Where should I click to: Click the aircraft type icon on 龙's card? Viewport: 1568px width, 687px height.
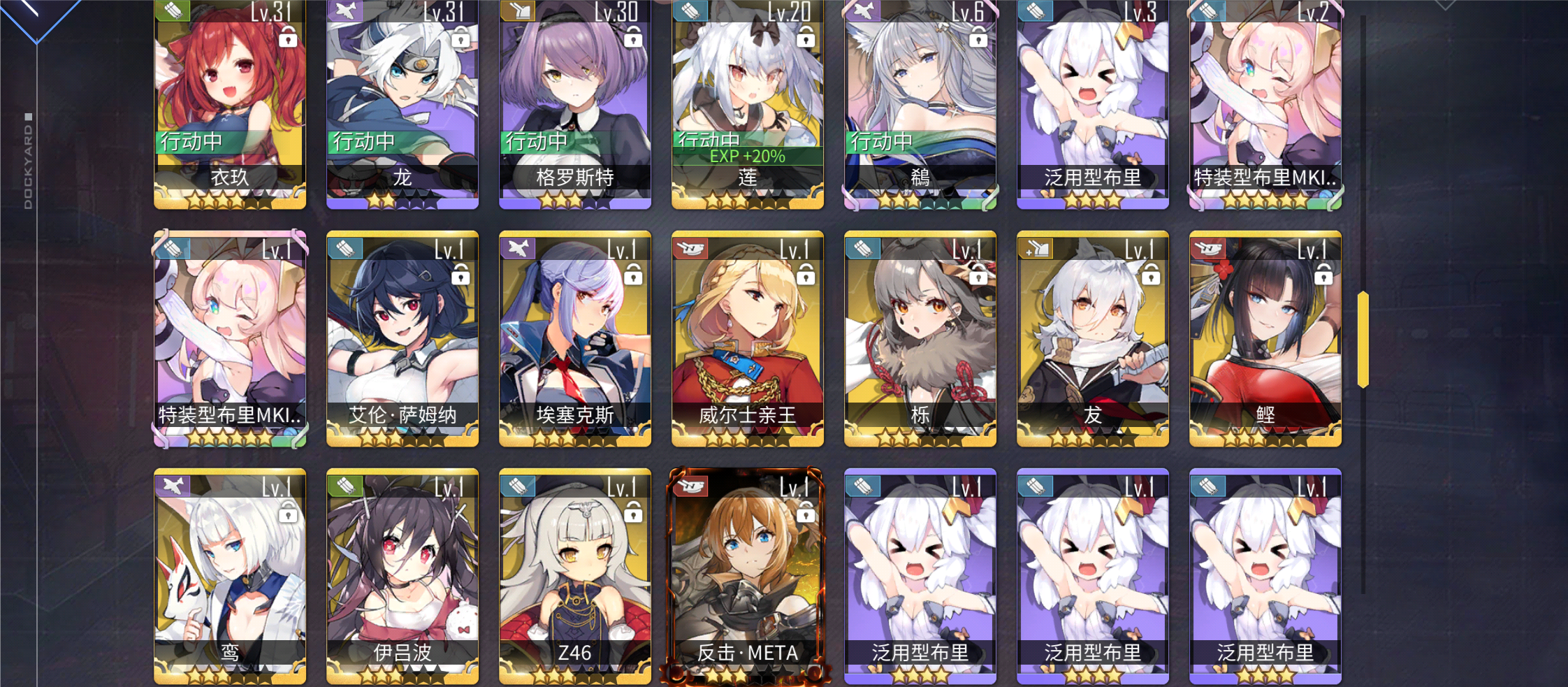(x=345, y=11)
